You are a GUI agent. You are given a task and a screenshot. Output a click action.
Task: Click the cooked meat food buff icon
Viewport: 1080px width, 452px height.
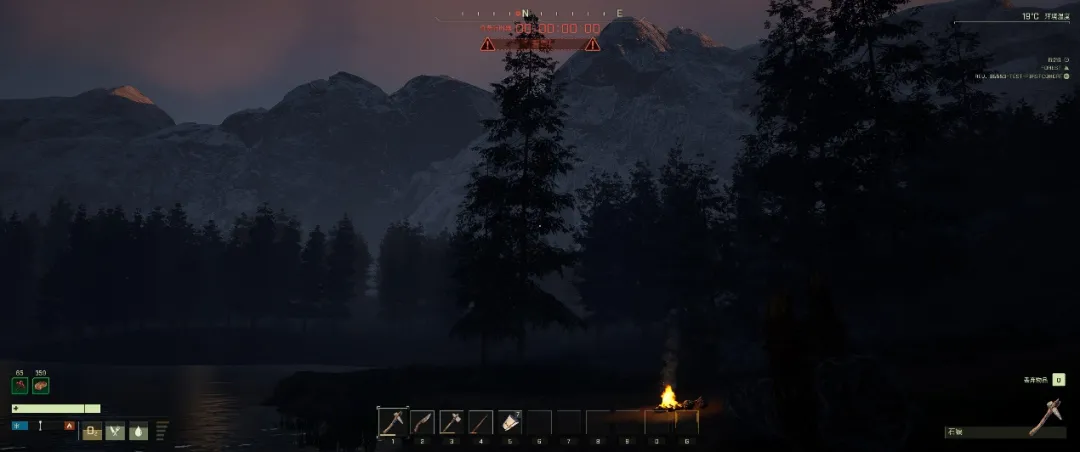pos(41,386)
